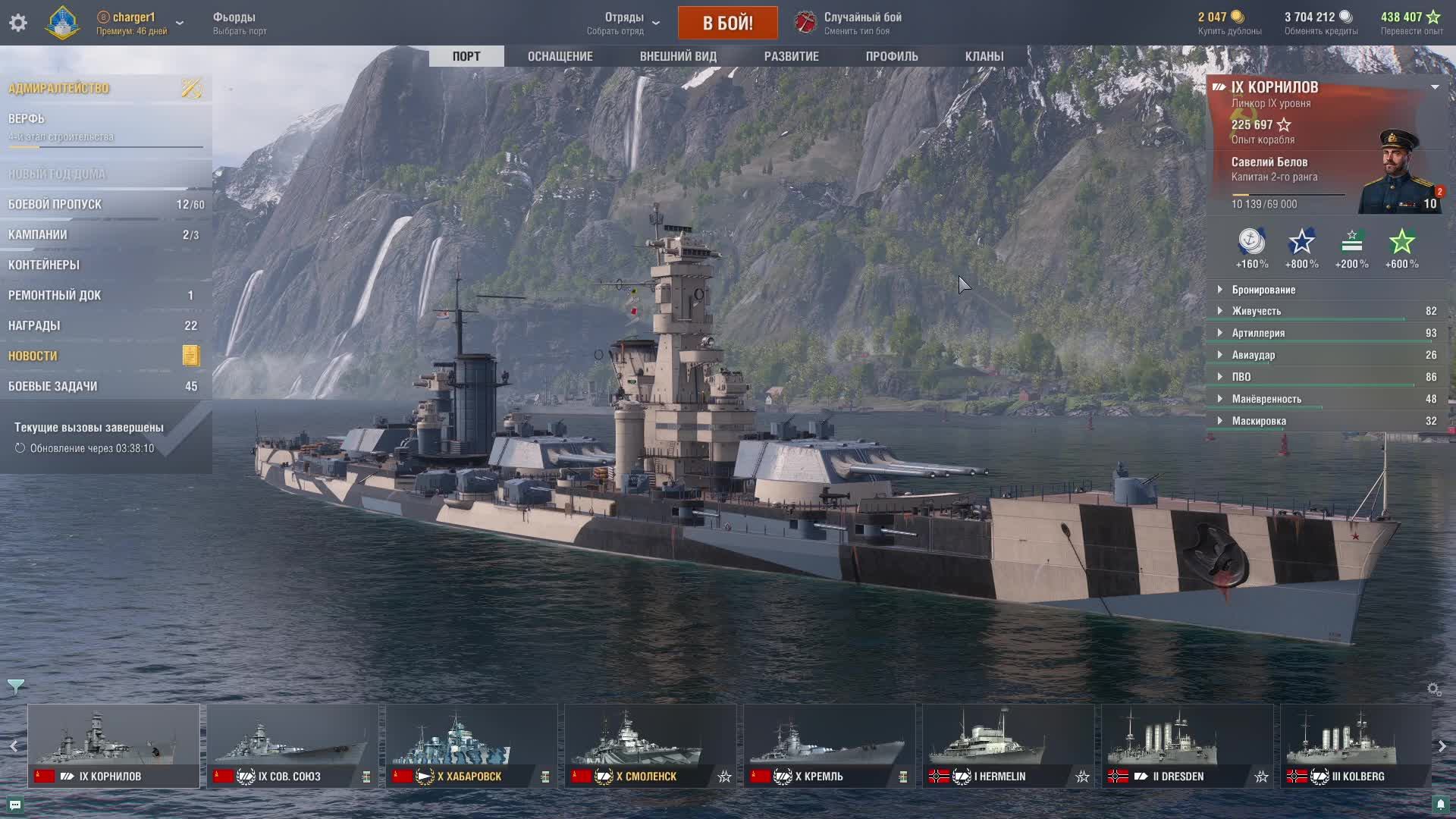
Task: Expand the Маскировка parameter row
Action: 1259,421
